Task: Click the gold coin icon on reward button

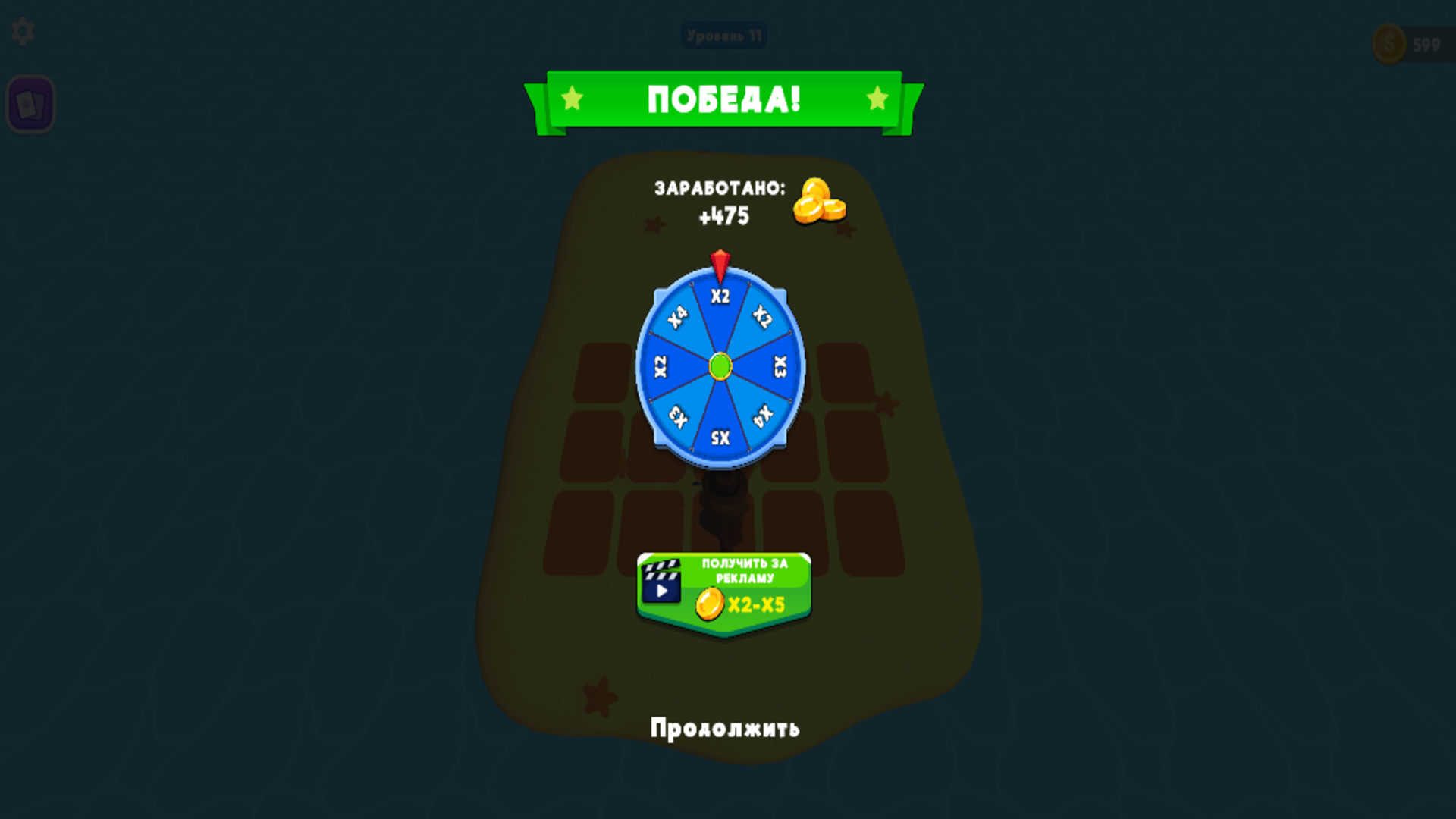Action: 711,604
